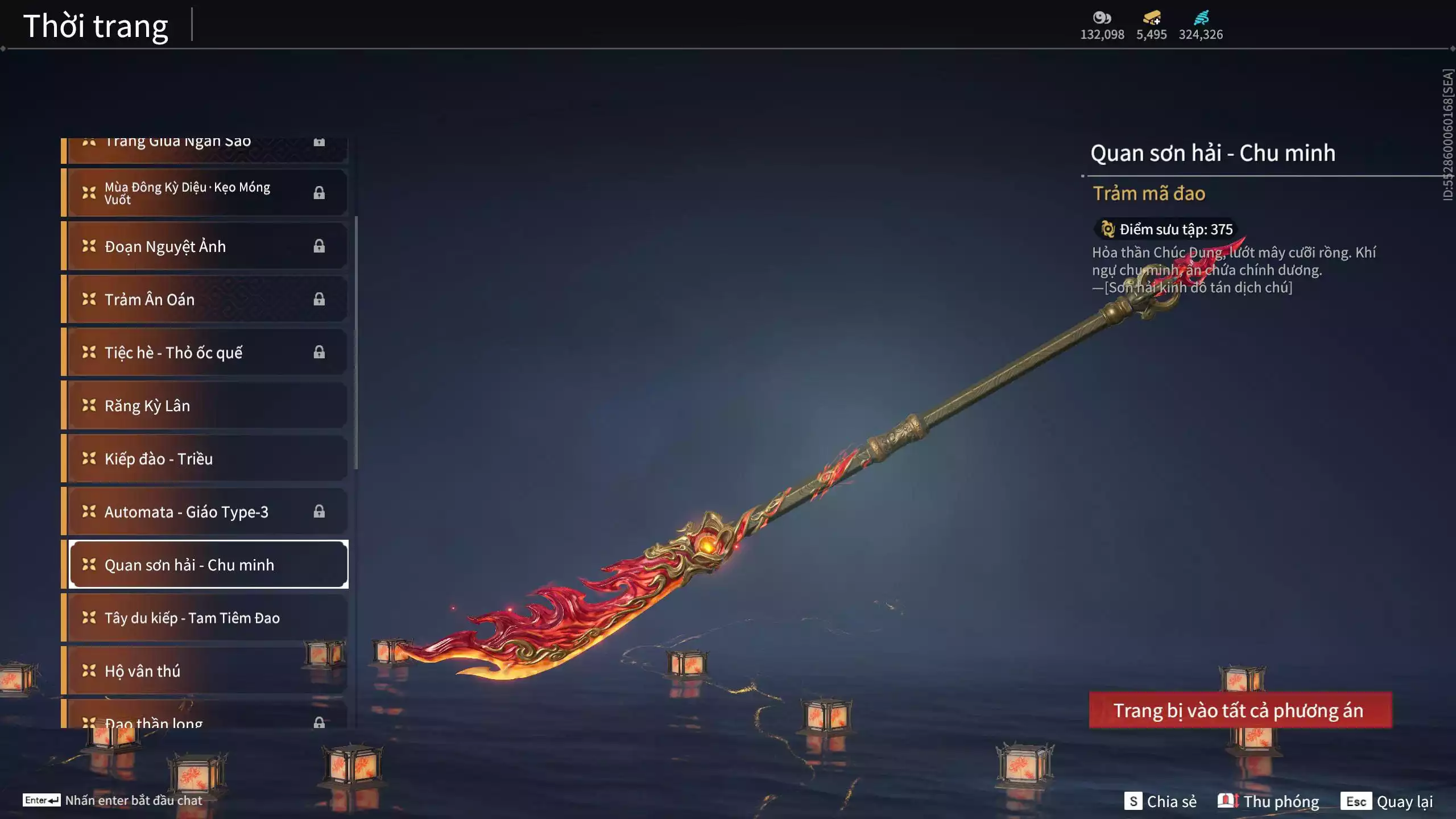Share the skin with Chia sẻ

[x=1160, y=801]
